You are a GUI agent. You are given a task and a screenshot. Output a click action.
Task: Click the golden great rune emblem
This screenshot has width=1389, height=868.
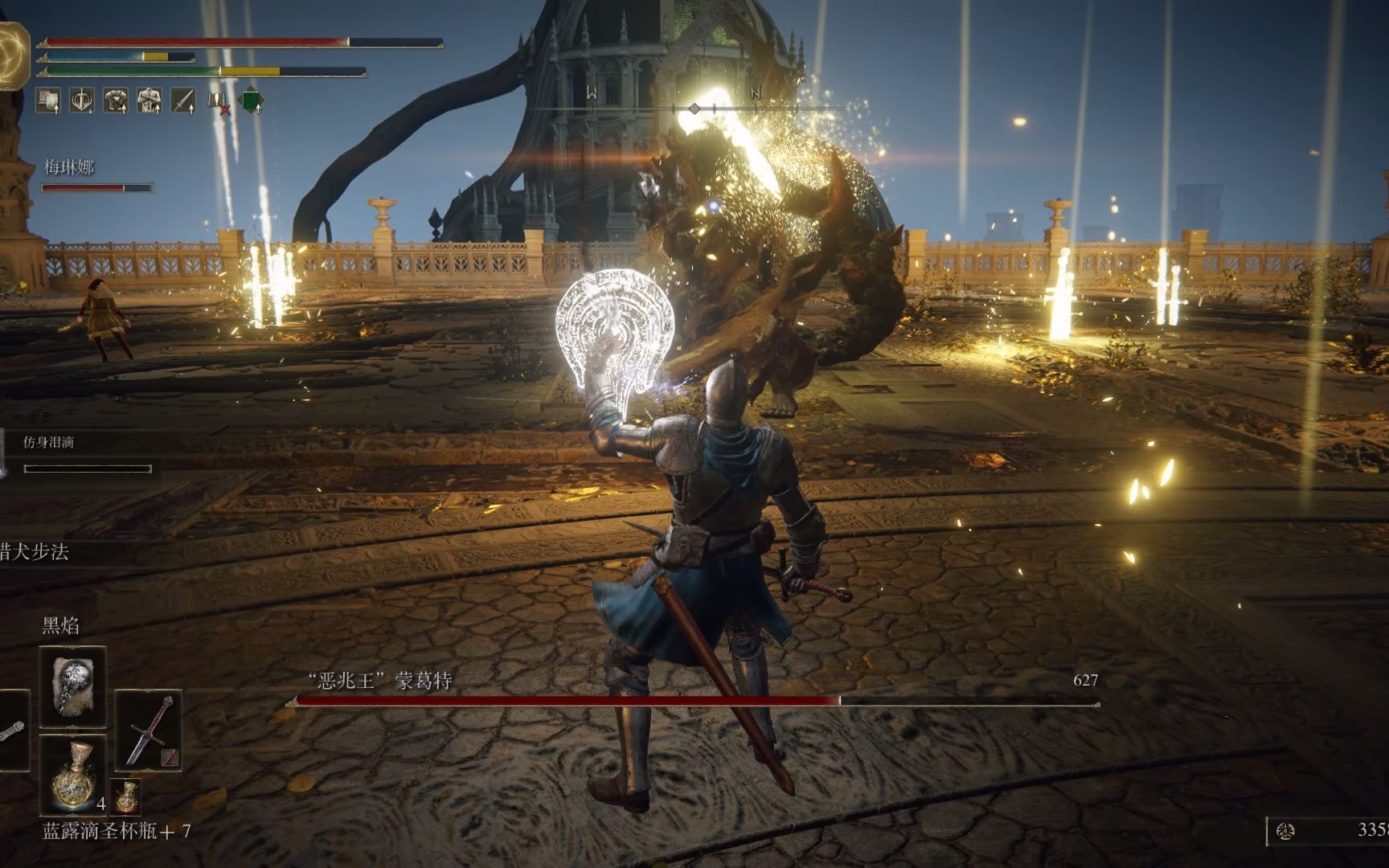point(14,55)
